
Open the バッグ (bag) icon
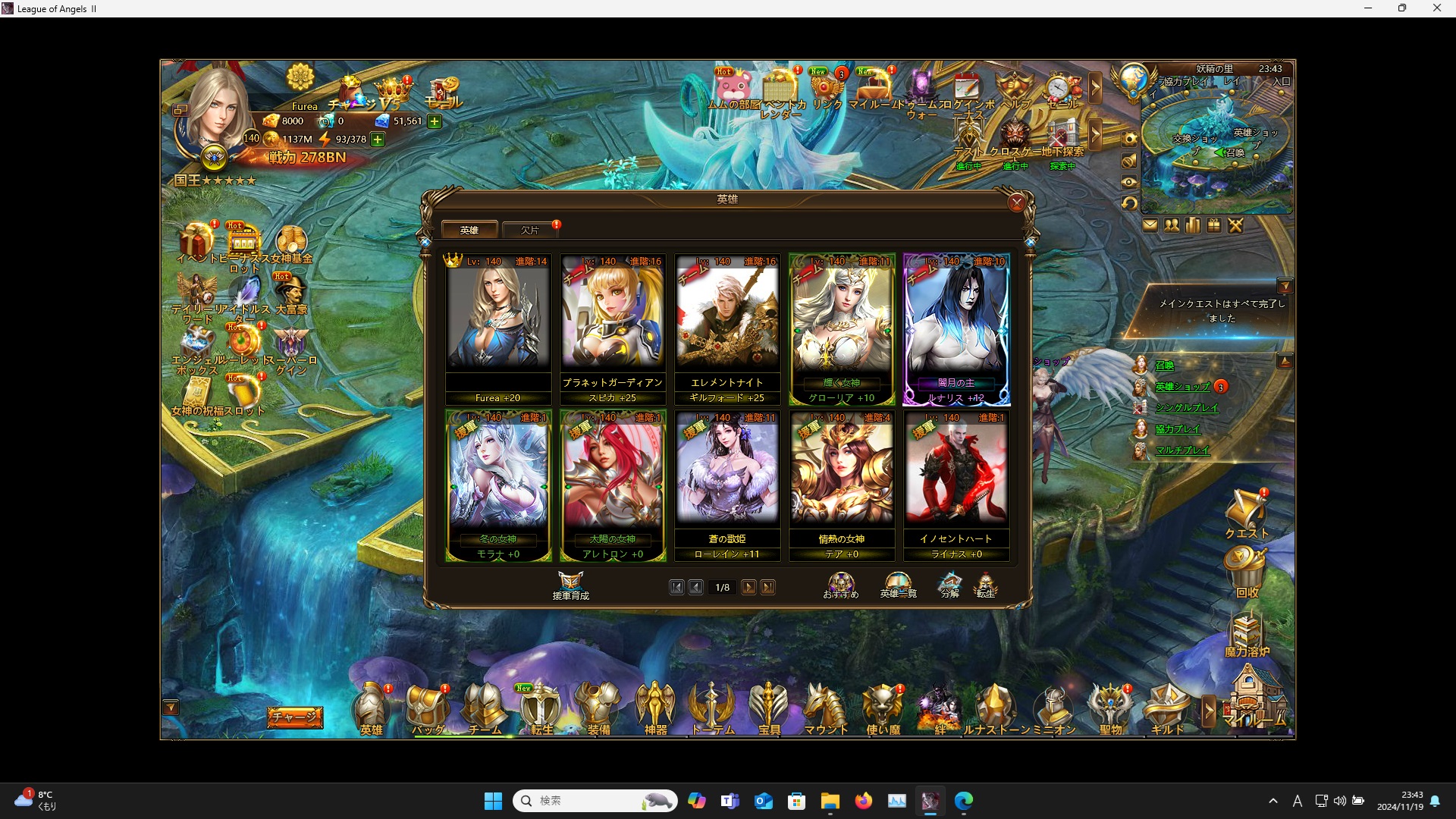[x=427, y=705]
